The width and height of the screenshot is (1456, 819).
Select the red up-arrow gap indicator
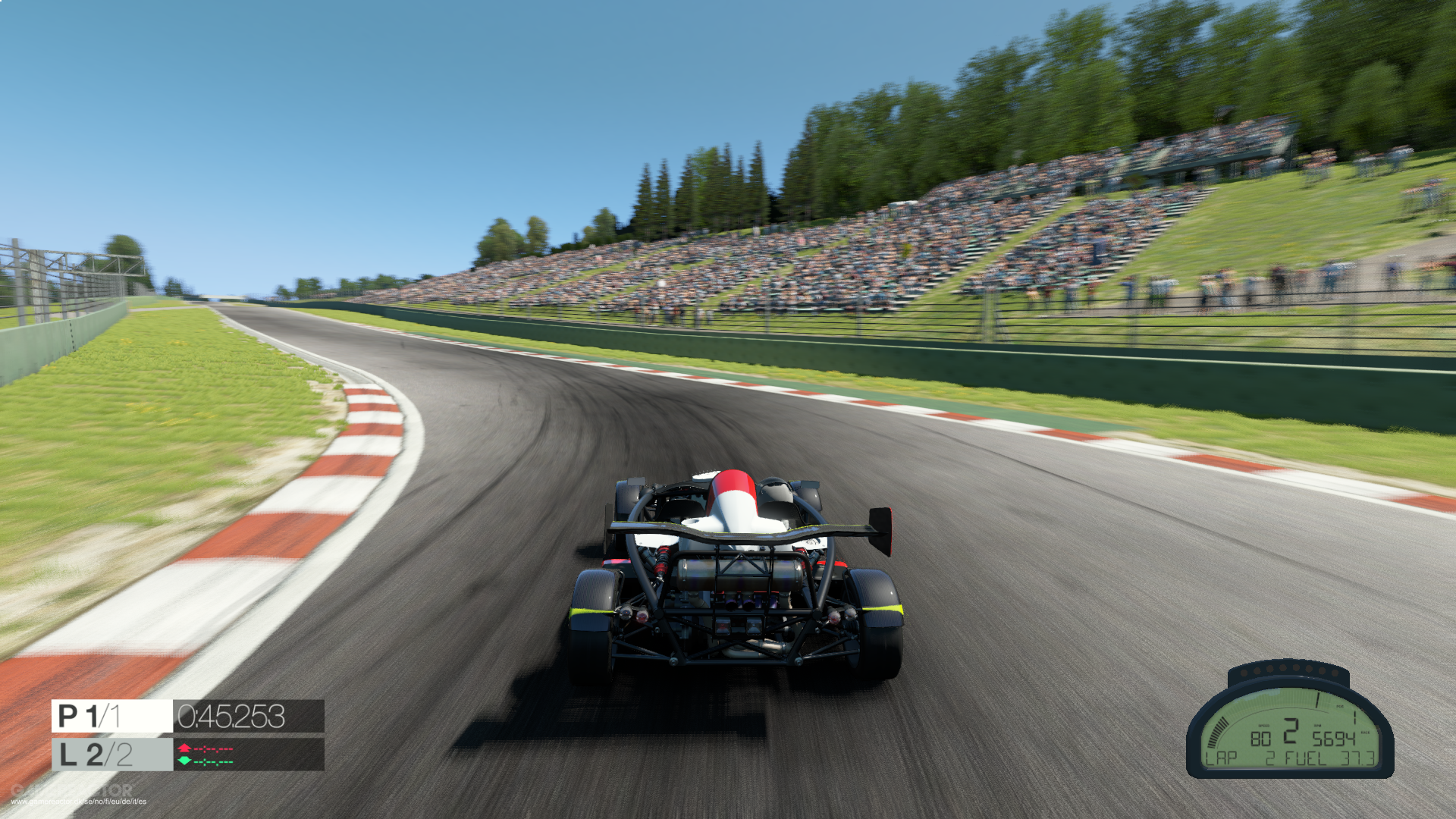tap(184, 748)
